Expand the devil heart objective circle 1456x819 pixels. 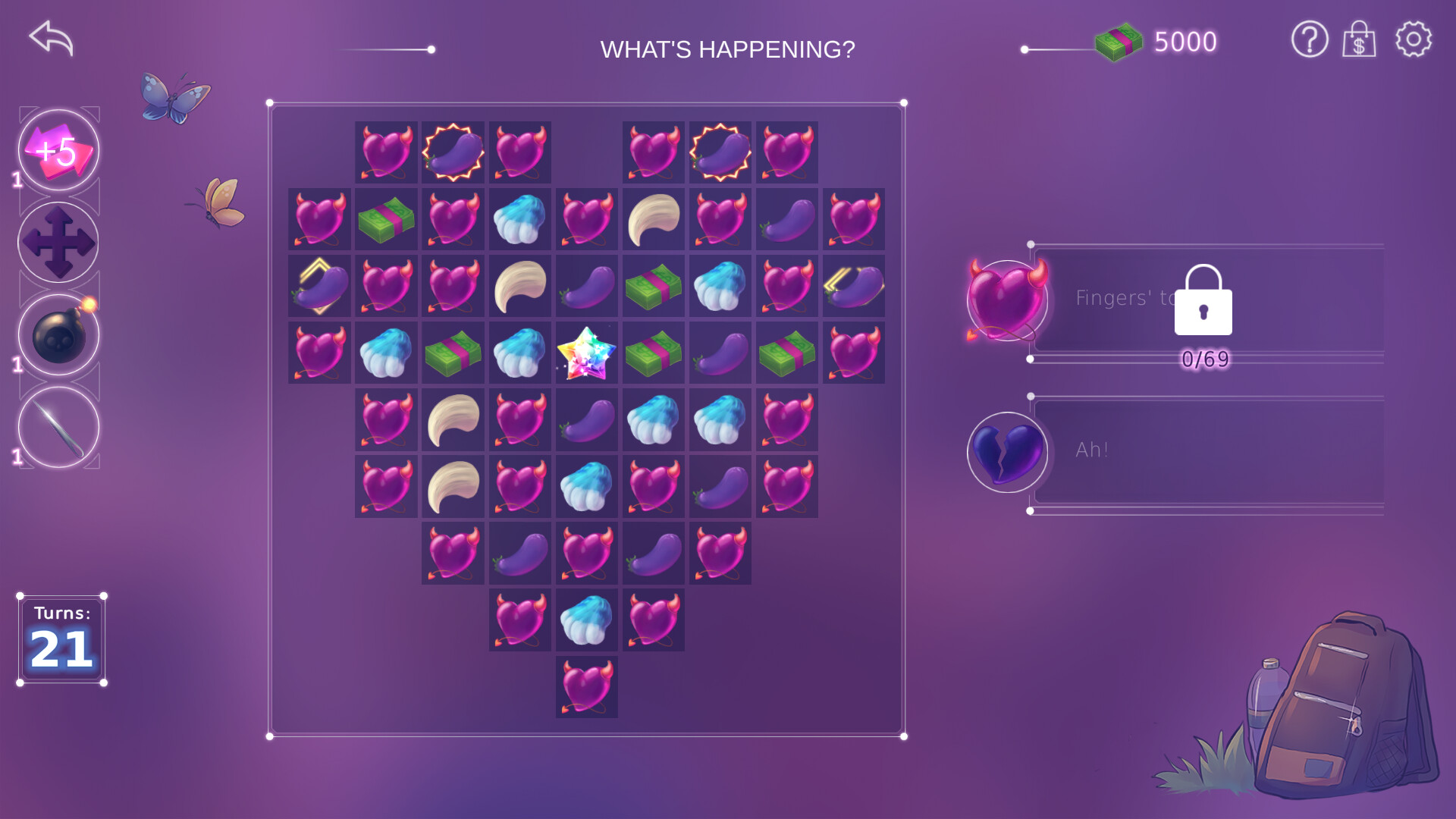point(1006,300)
